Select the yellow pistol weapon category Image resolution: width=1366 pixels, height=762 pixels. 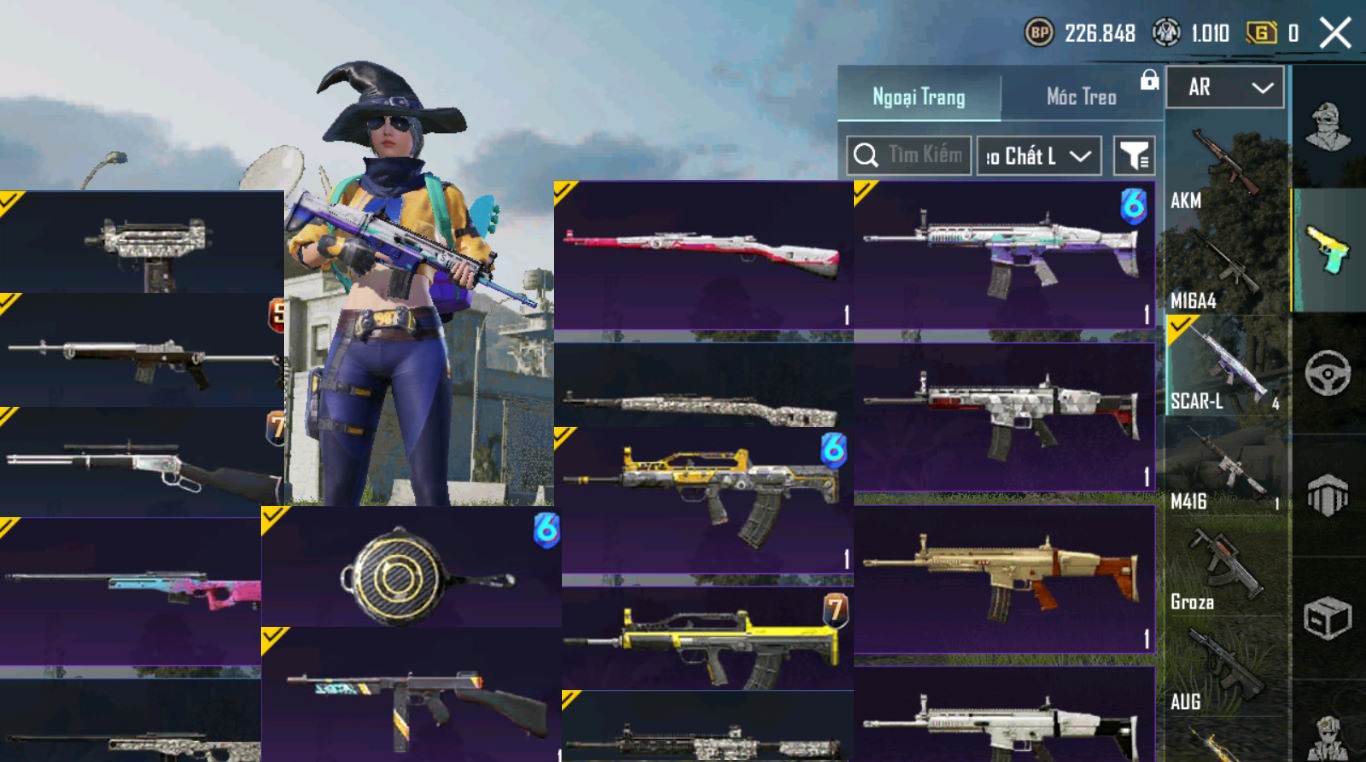coord(1328,250)
